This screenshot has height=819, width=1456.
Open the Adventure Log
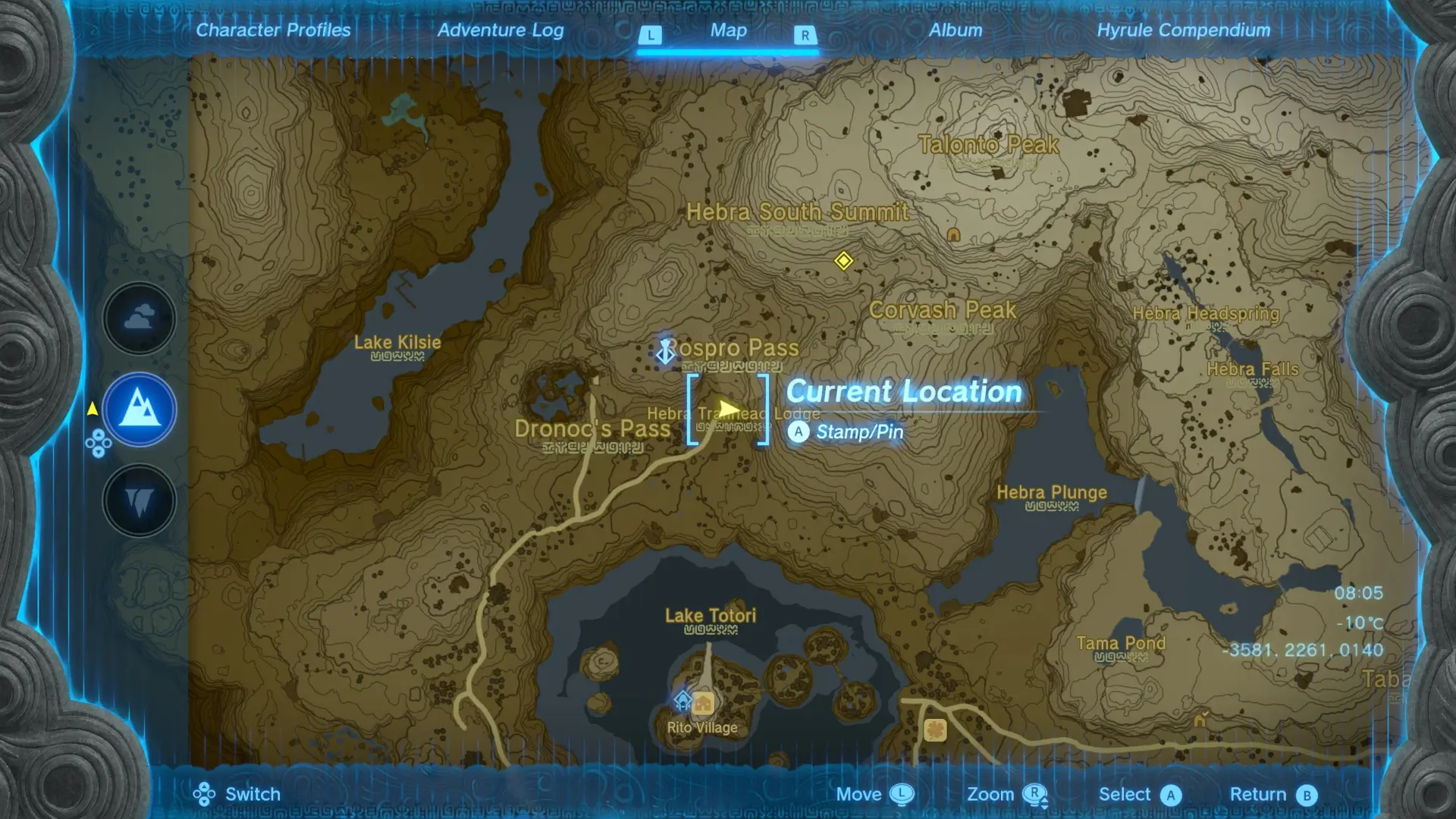(500, 30)
